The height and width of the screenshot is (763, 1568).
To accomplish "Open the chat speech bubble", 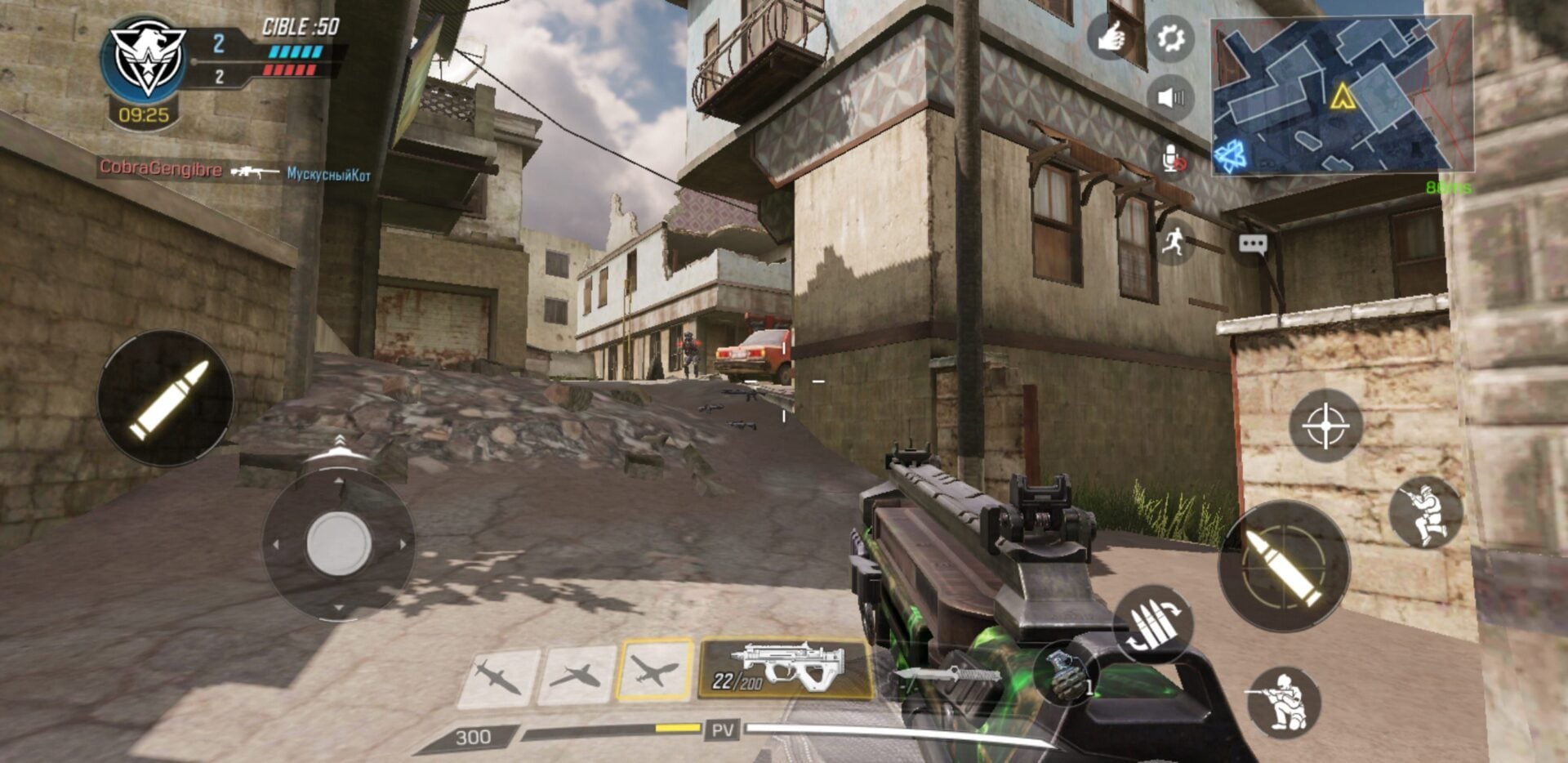I will 1252,244.
